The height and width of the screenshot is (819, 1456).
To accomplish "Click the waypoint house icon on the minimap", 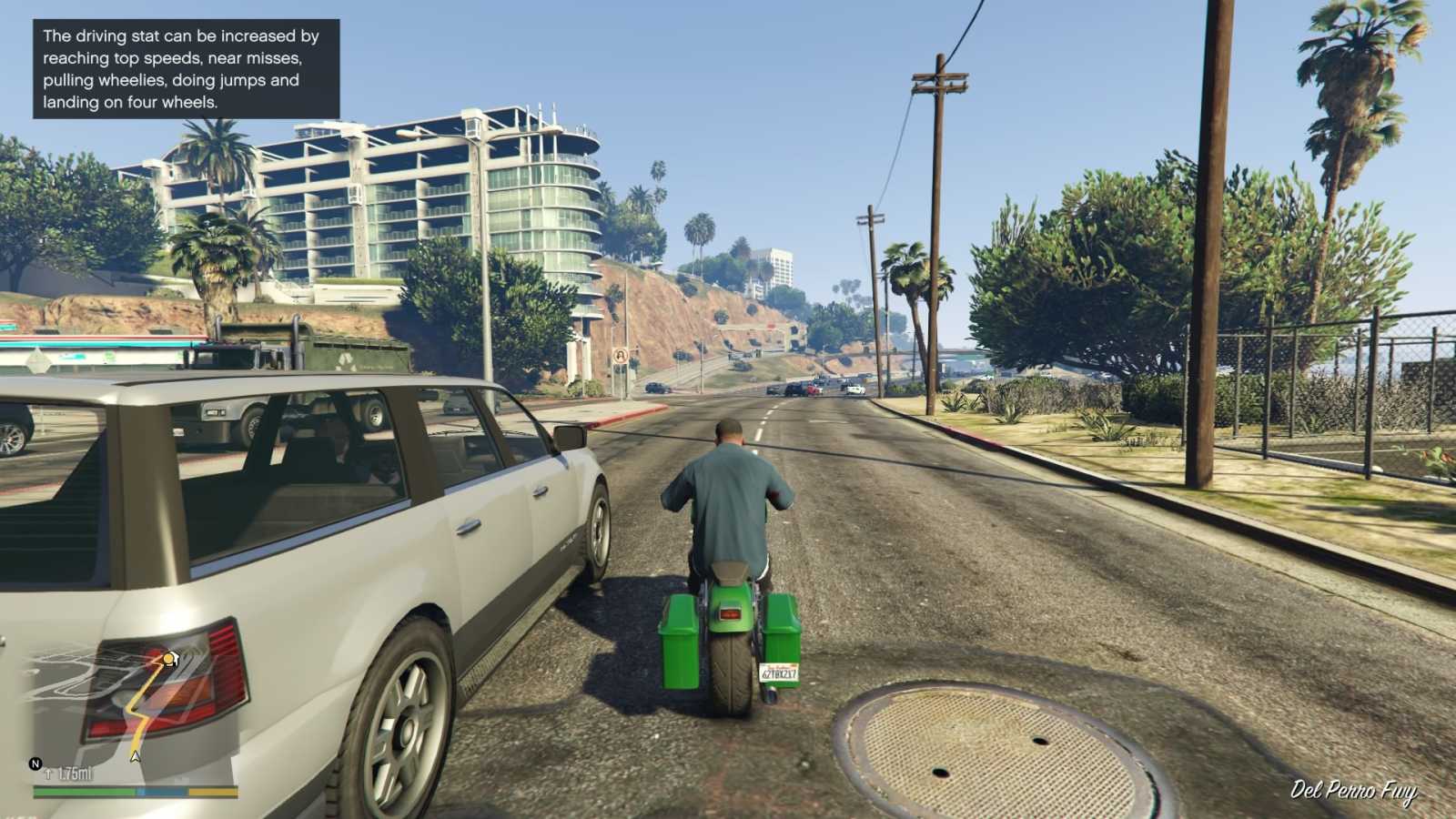I will click(176, 659).
